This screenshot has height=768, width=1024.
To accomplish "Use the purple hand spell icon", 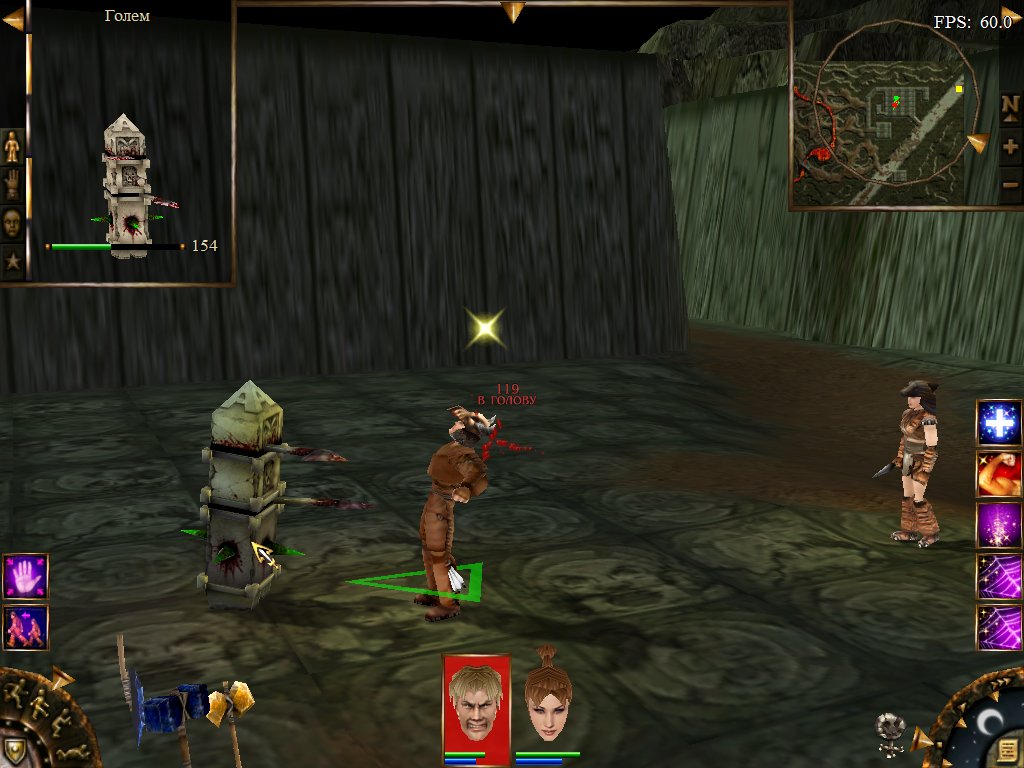I will (x=25, y=577).
